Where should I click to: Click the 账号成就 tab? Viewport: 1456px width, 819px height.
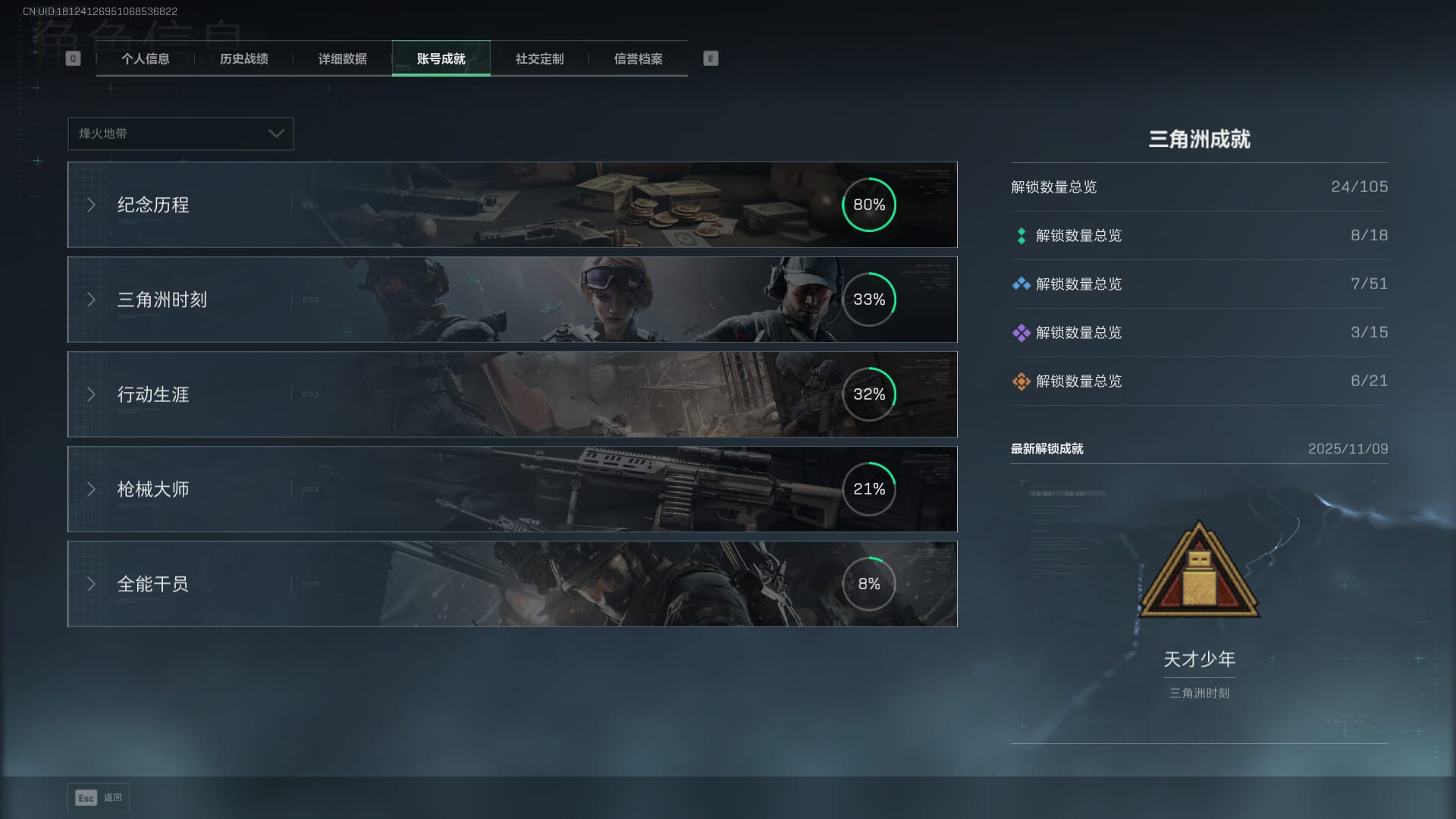(x=441, y=58)
